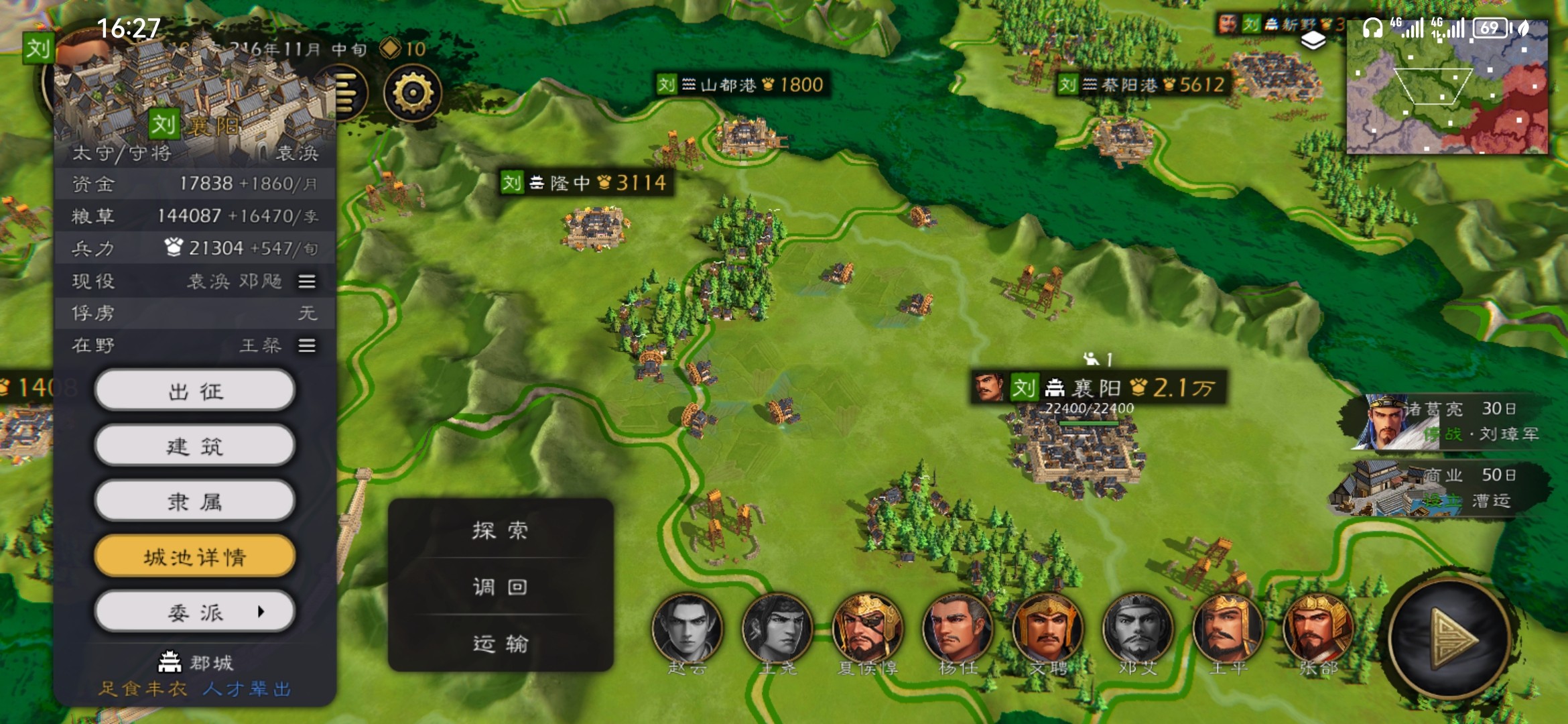This screenshot has height=724, width=1568.
Task: Expand the 委派 (delegate) submenu
Action: [194, 612]
